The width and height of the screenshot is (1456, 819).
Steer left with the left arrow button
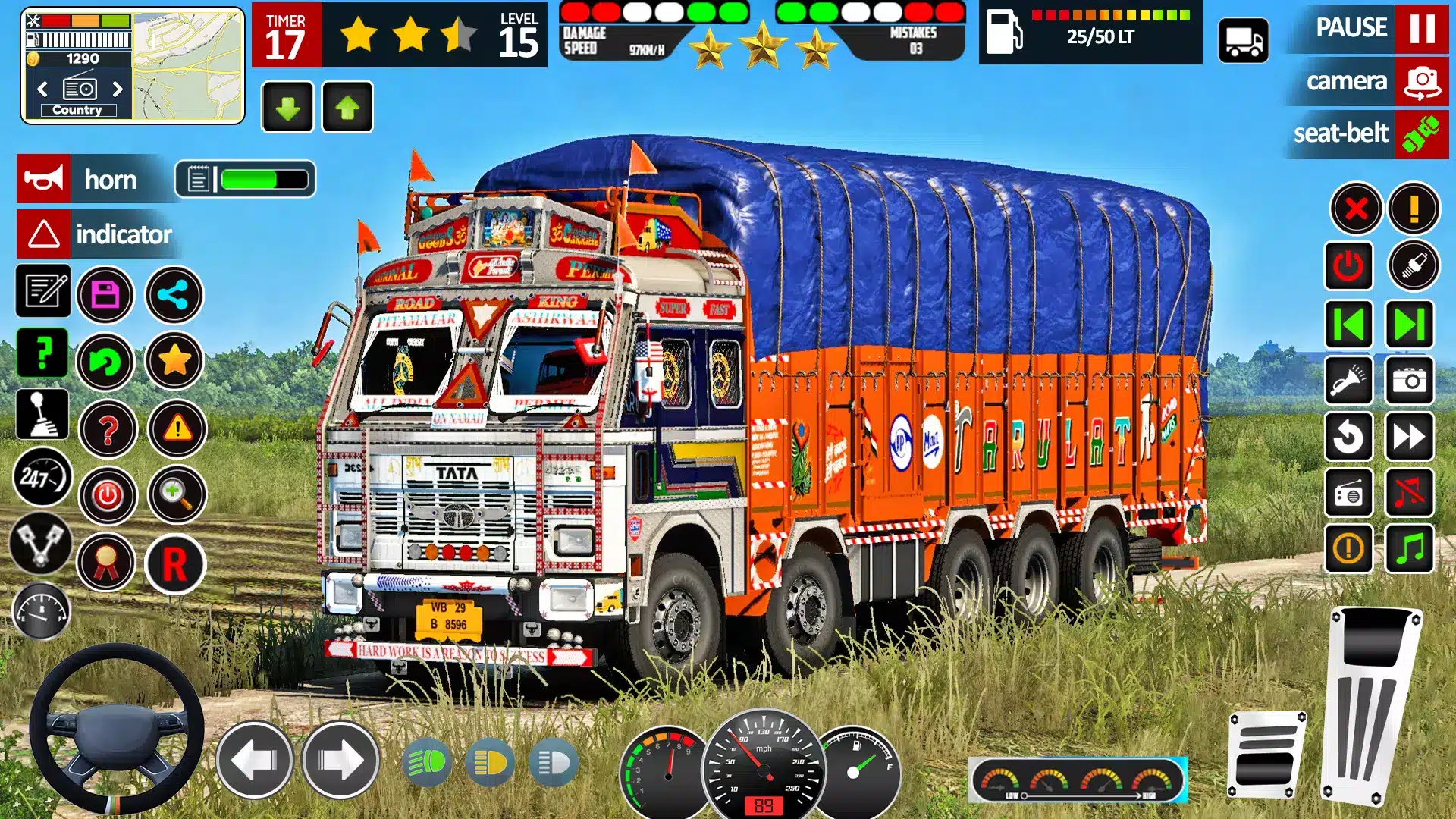click(254, 760)
